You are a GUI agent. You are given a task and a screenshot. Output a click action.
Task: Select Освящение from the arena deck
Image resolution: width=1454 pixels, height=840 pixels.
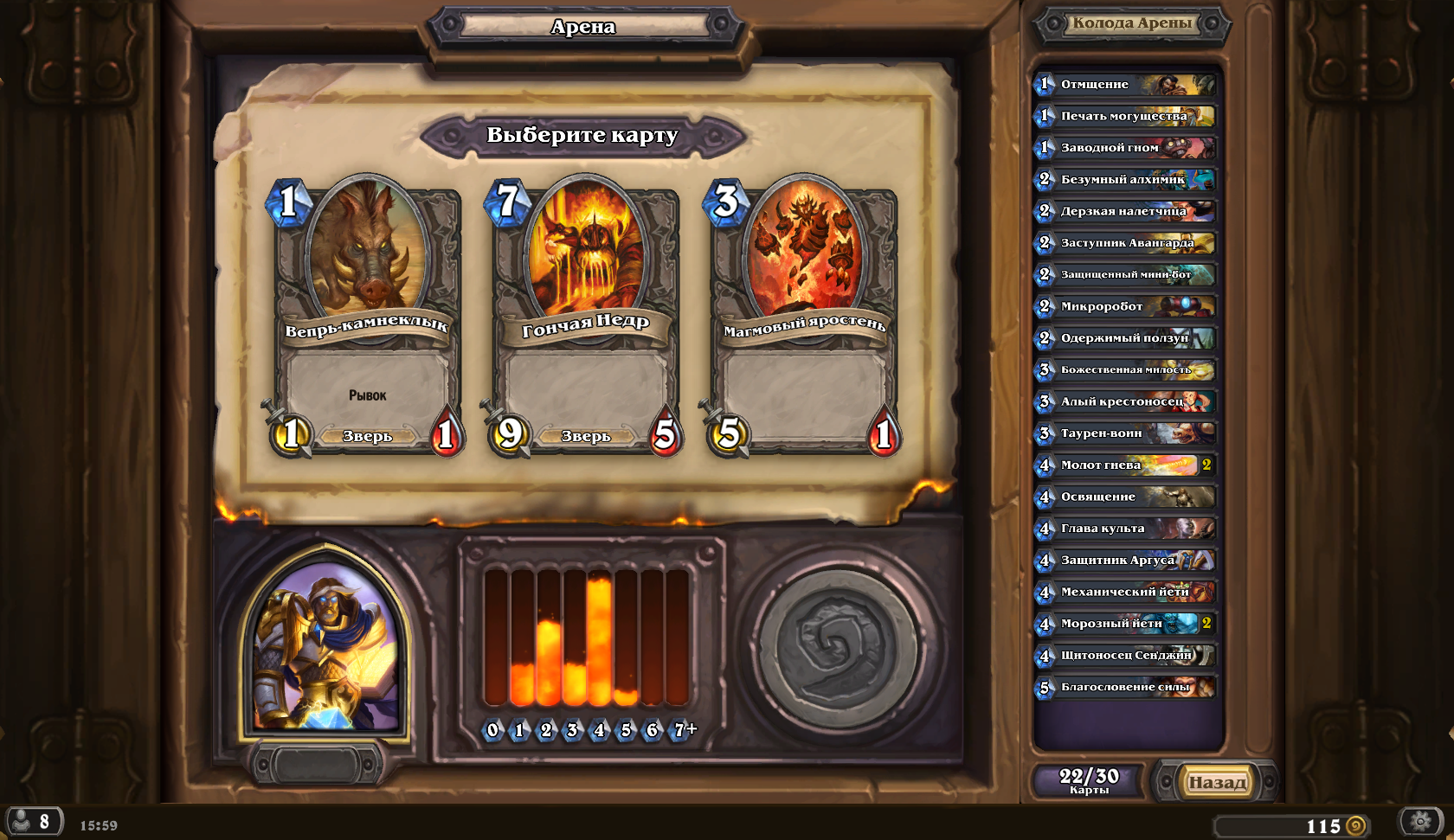coord(1126,497)
